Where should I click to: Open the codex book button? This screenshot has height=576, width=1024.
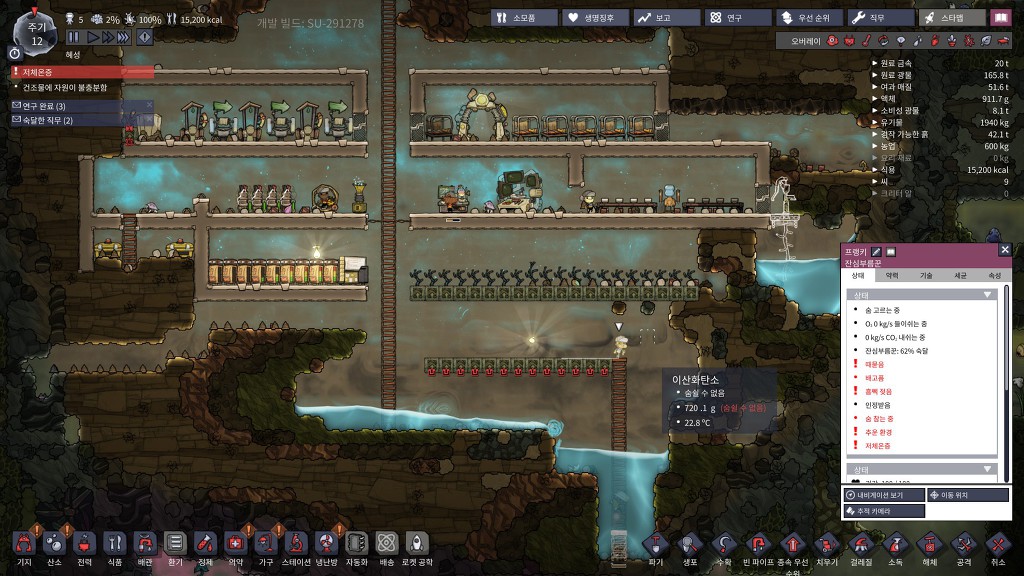(x=1001, y=18)
